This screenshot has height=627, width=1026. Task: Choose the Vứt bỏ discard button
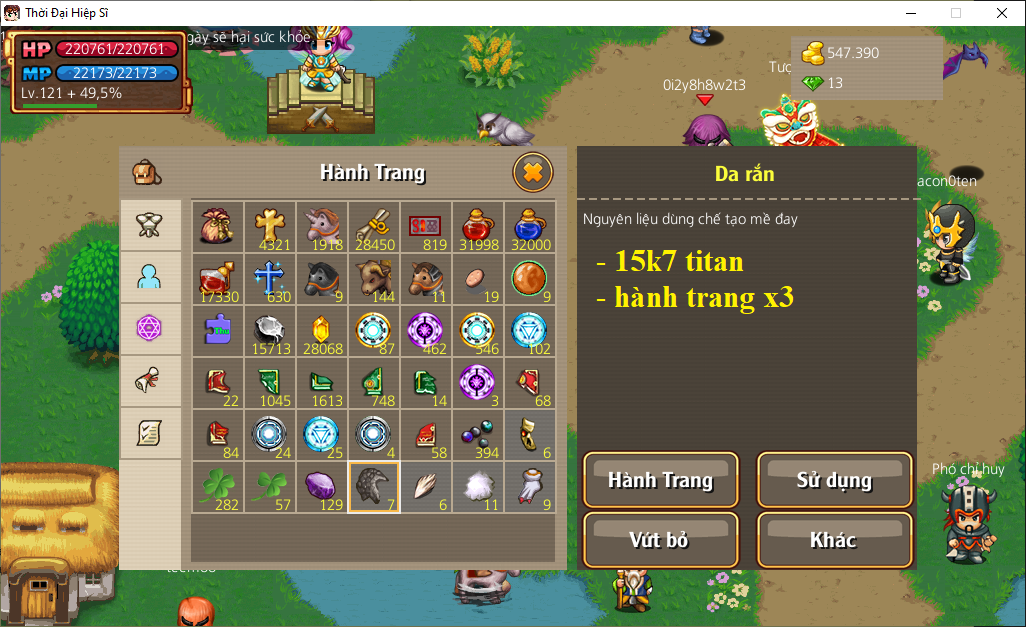coord(660,540)
